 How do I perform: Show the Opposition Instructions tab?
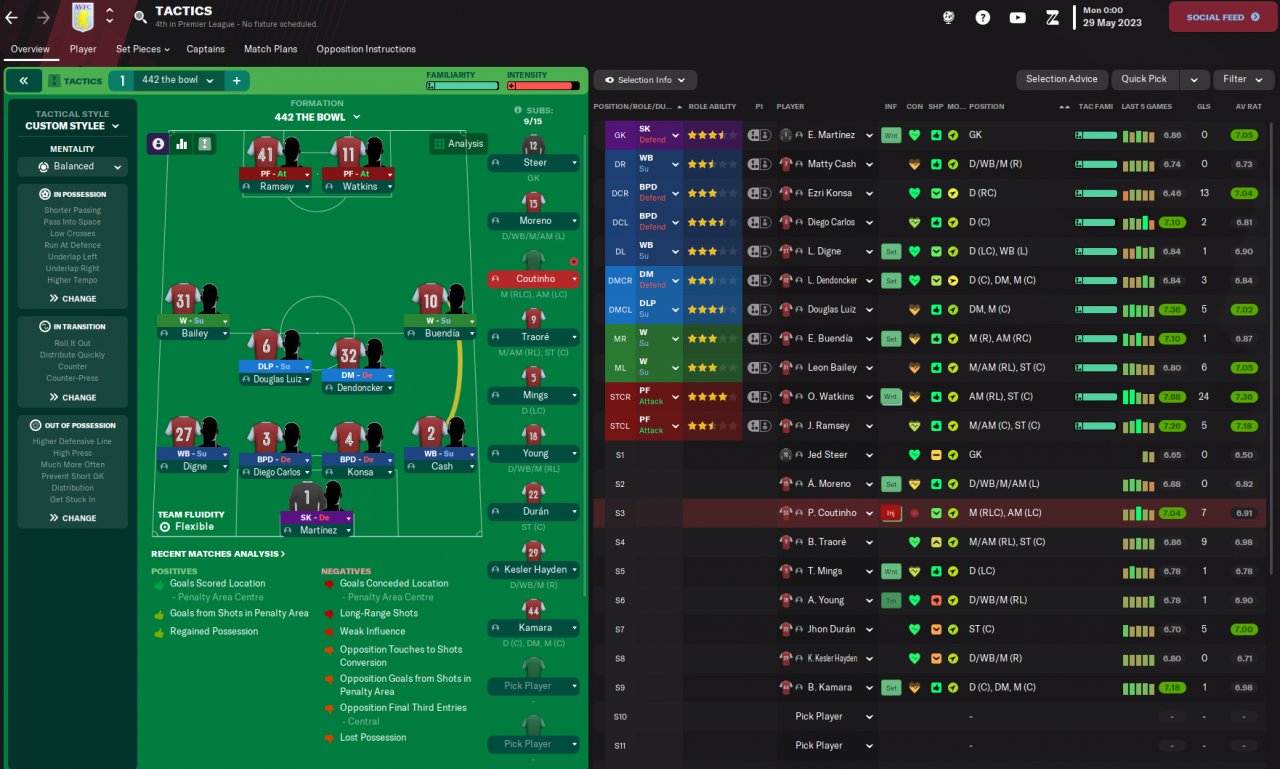[x=366, y=49]
